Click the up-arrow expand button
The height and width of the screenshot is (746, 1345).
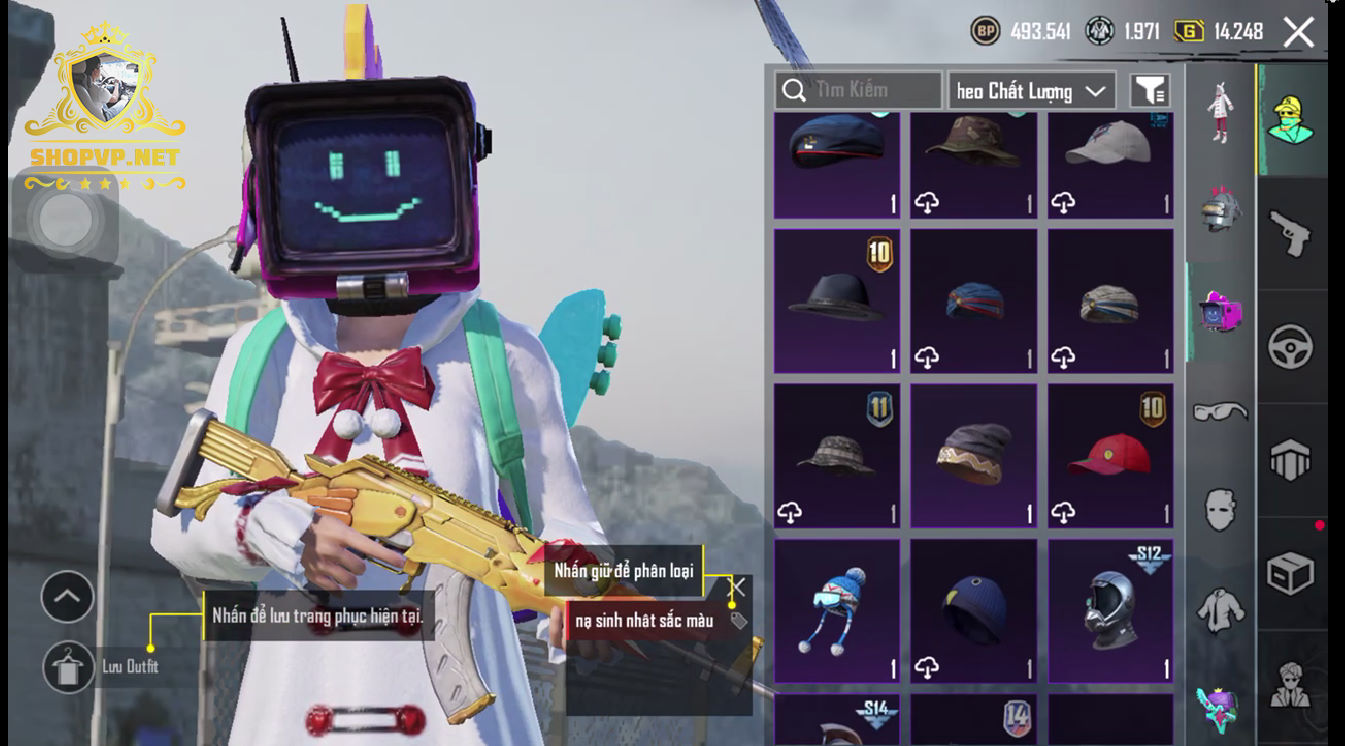click(67, 597)
